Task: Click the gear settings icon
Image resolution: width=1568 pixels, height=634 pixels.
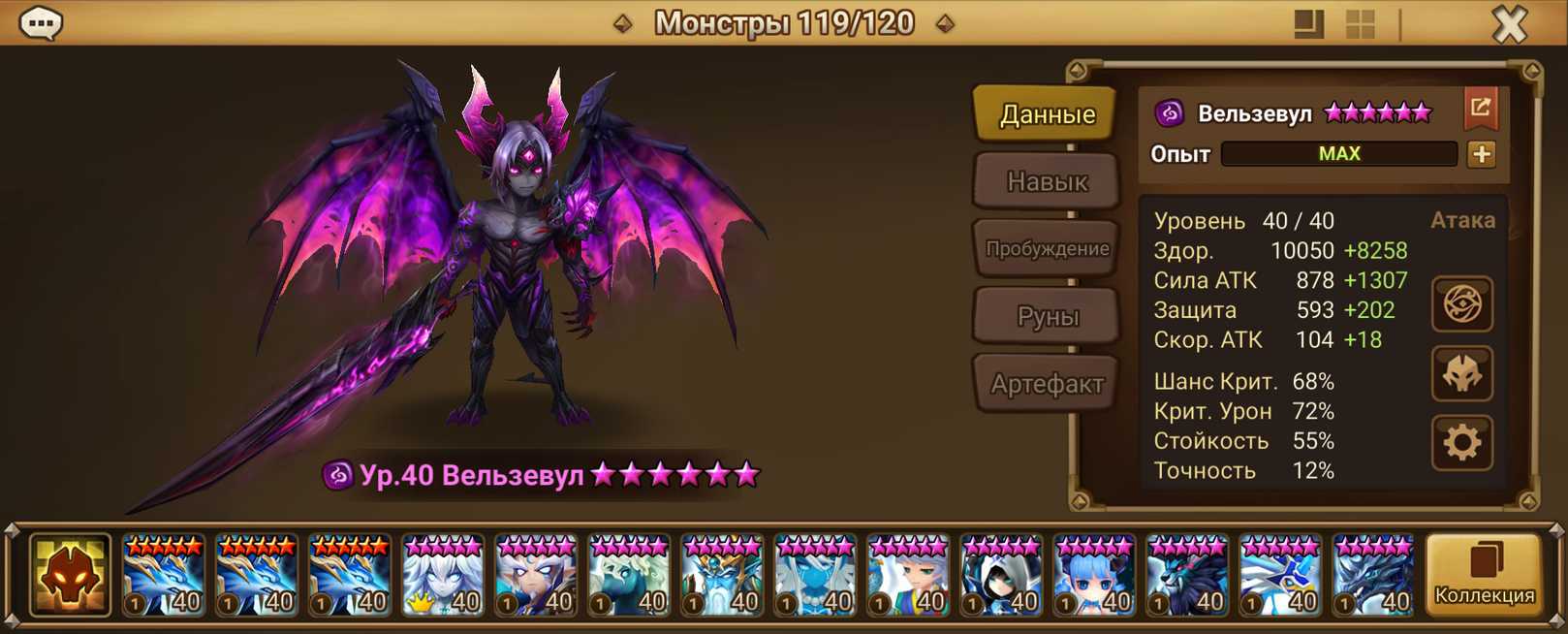Action: coord(1461,443)
